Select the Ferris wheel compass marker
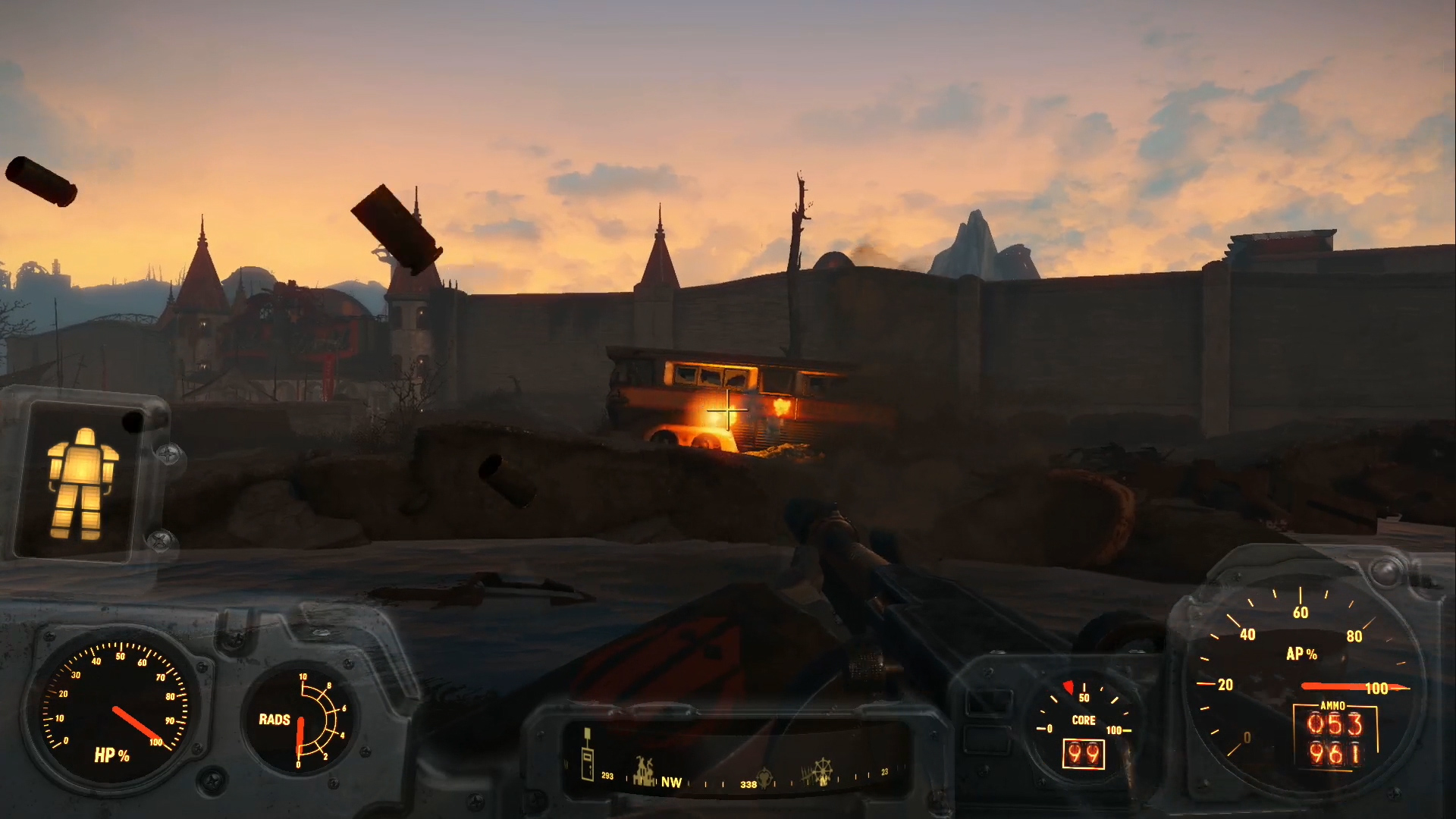The height and width of the screenshot is (819, 1456). click(821, 771)
